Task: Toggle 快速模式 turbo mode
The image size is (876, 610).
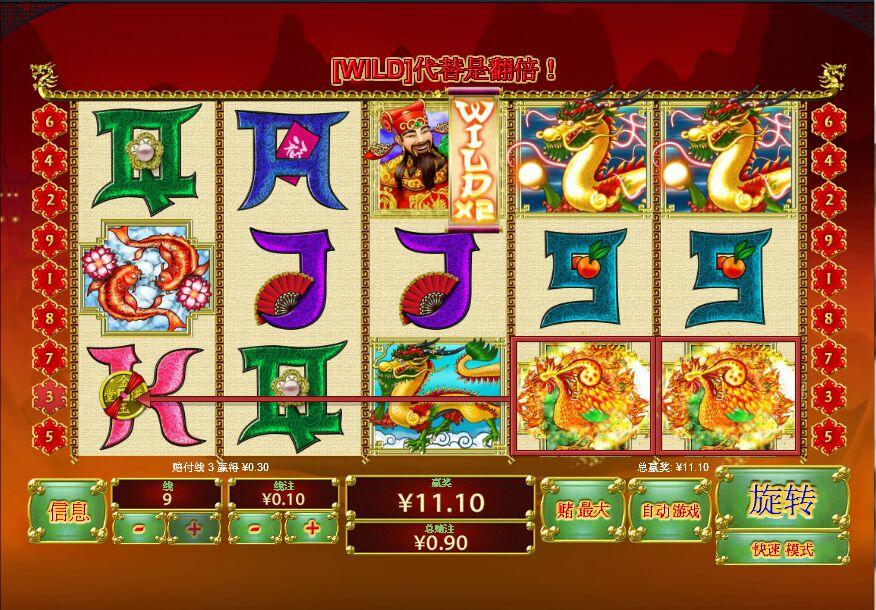Action: [x=782, y=549]
